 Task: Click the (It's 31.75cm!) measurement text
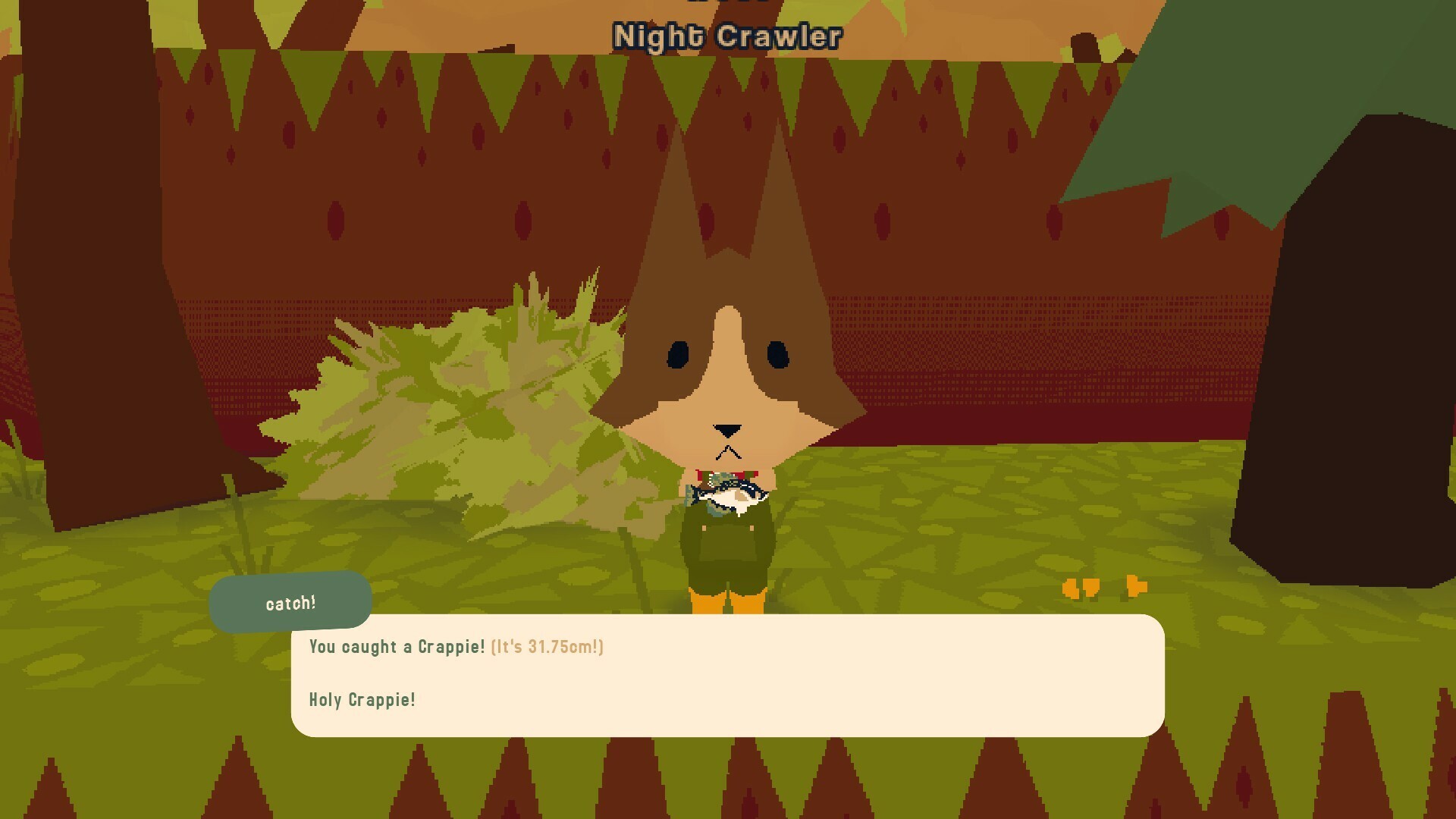(546, 647)
